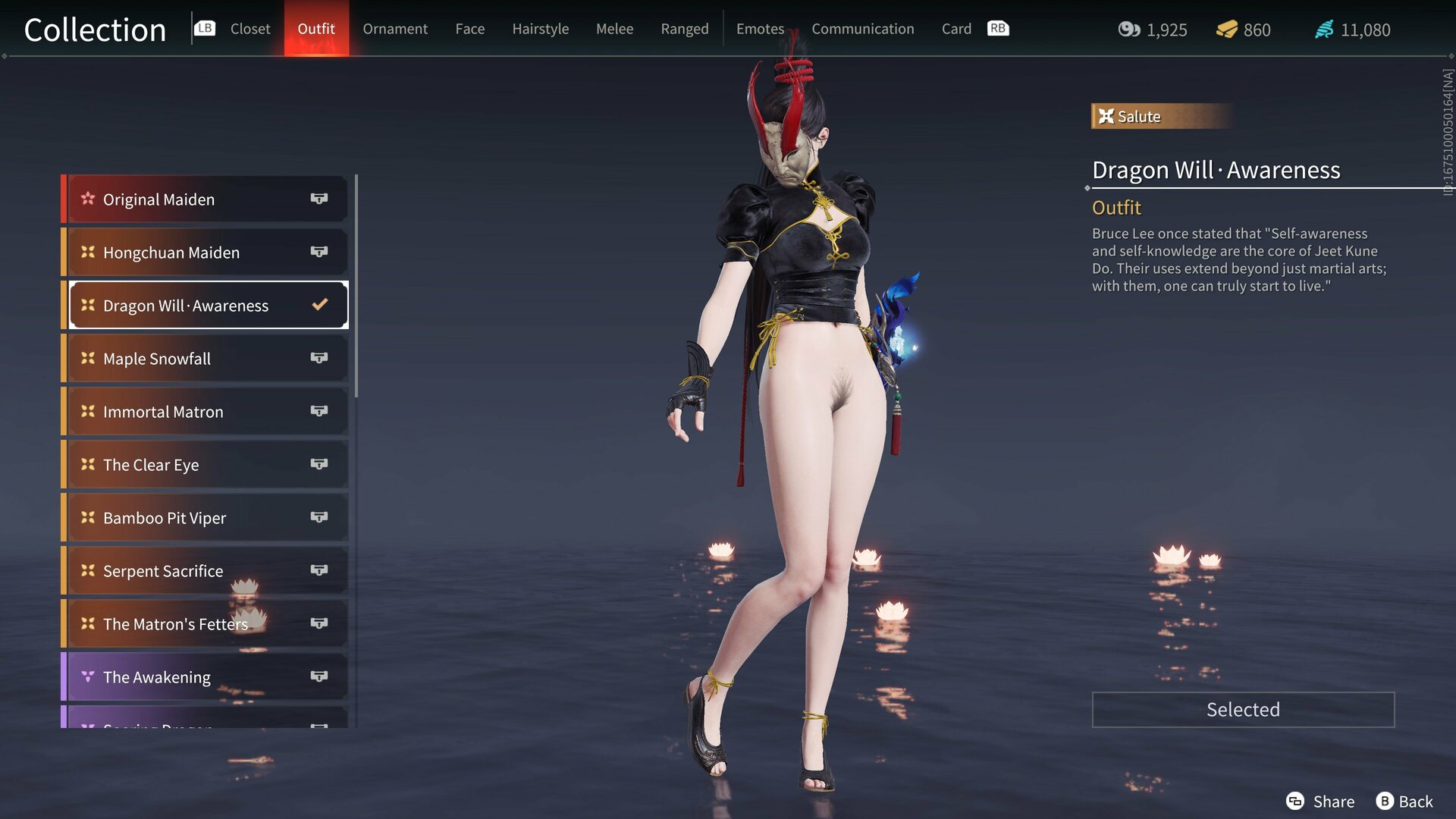The height and width of the screenshot is (819, 1456).
Task: Open the Emotes tab
Action: pos(760,29)
